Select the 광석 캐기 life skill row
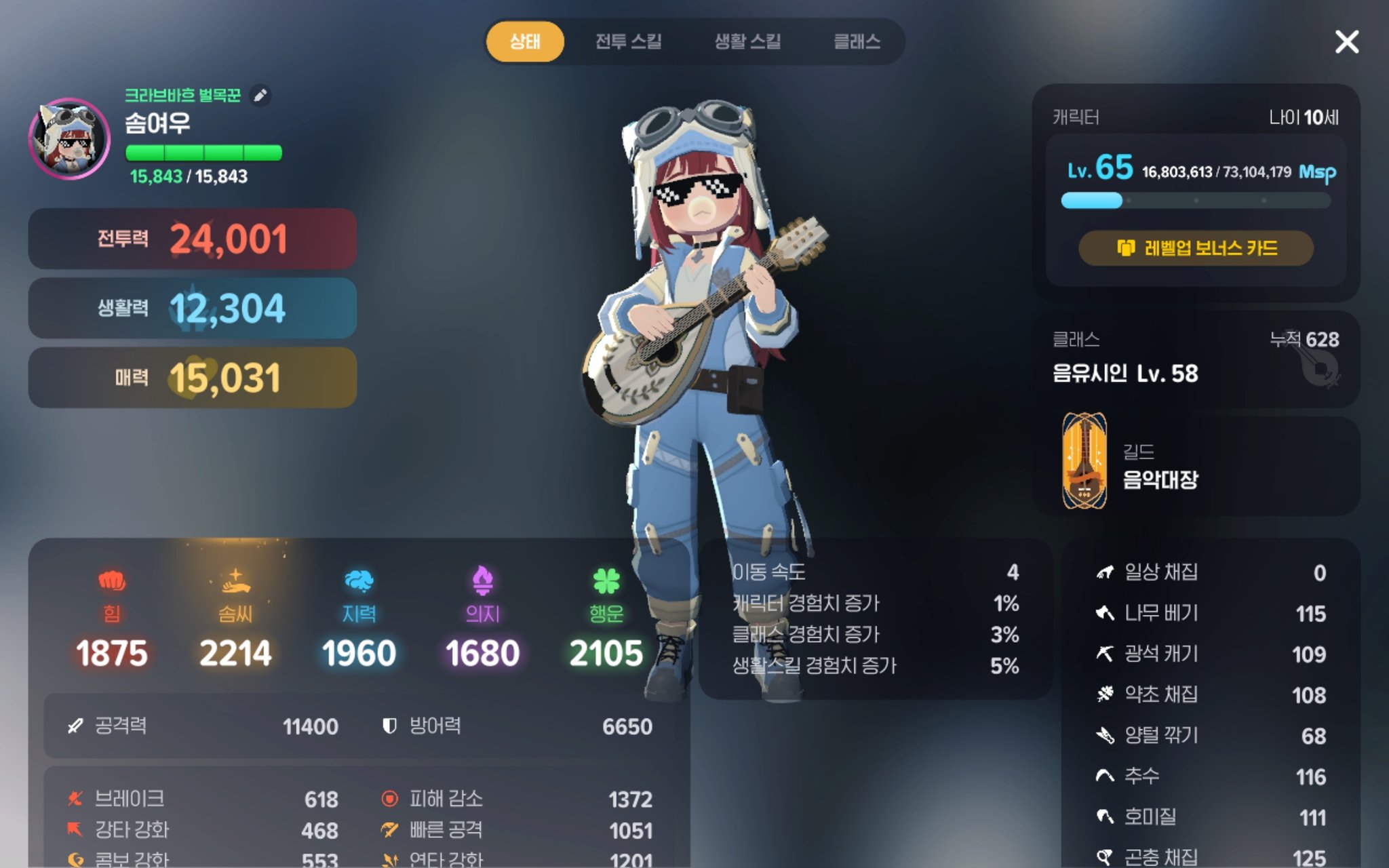Viewport: 1389px width, 868px height. 1210,654
